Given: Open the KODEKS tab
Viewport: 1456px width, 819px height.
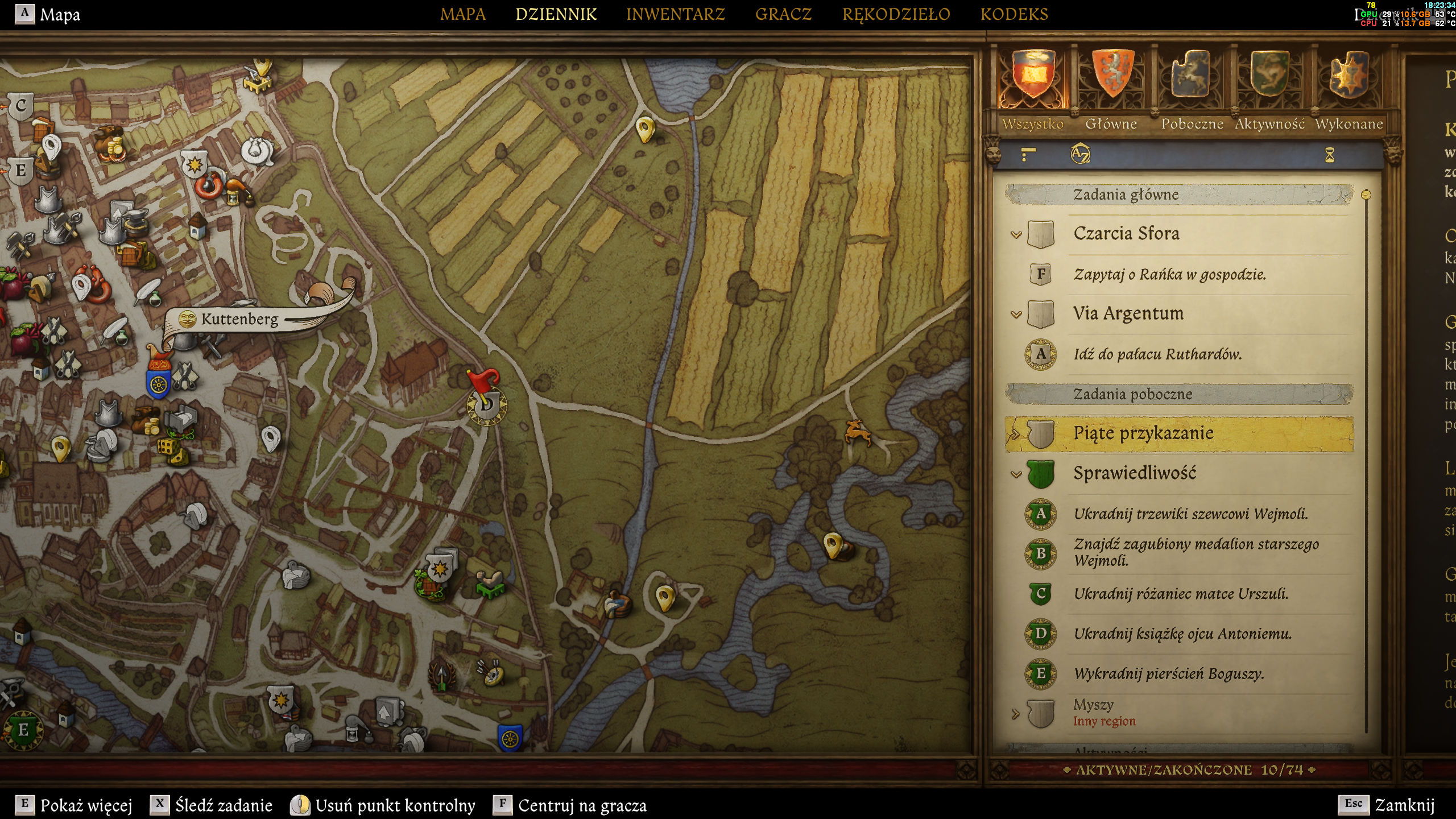Looking at the screenshot, I should pos(1014,14).
